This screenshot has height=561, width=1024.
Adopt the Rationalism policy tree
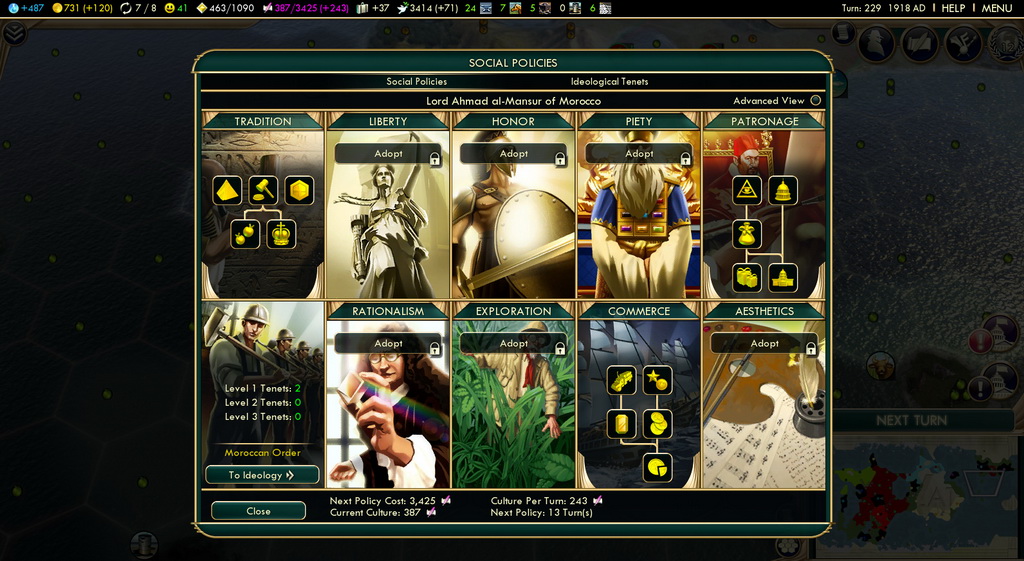coord(388,344)
